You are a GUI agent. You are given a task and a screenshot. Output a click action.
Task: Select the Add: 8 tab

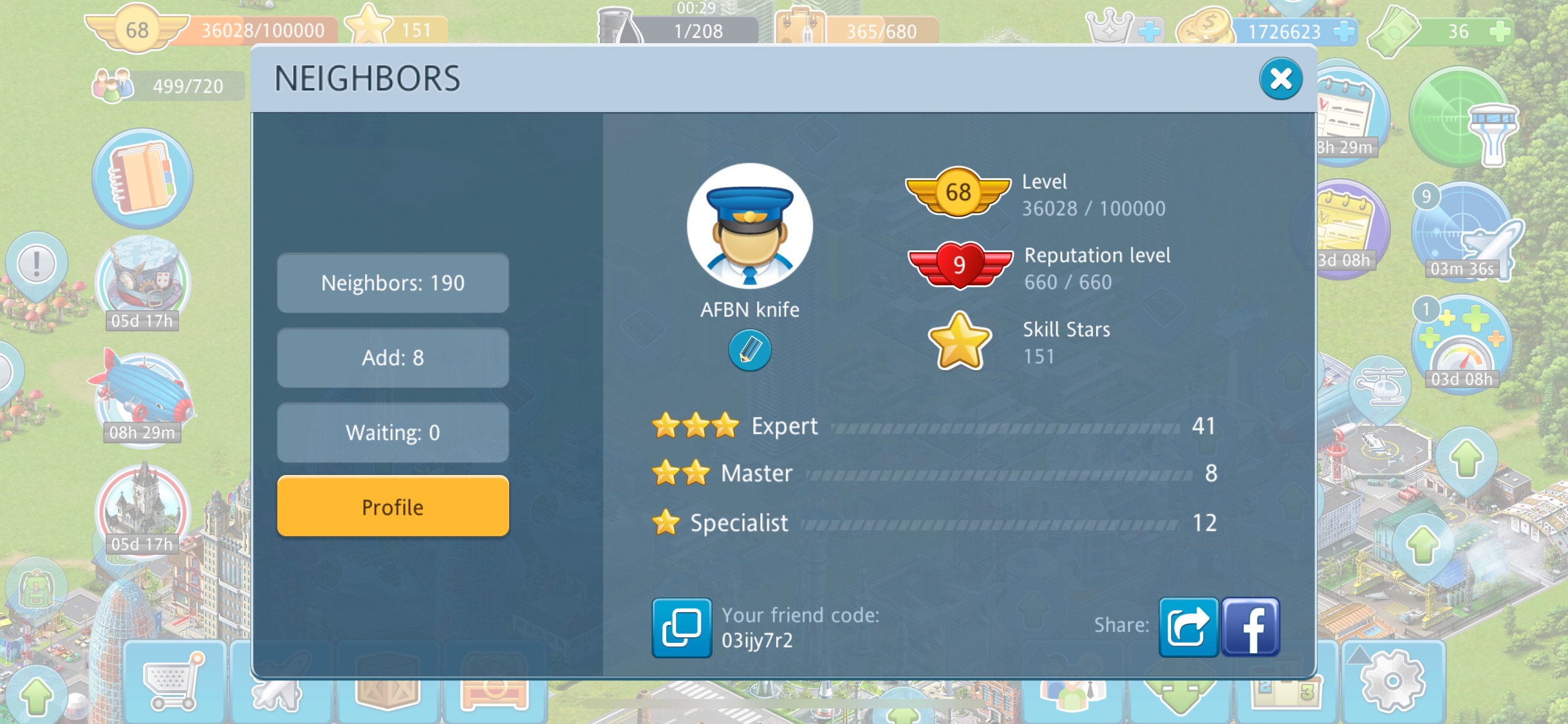coord(393,358)
